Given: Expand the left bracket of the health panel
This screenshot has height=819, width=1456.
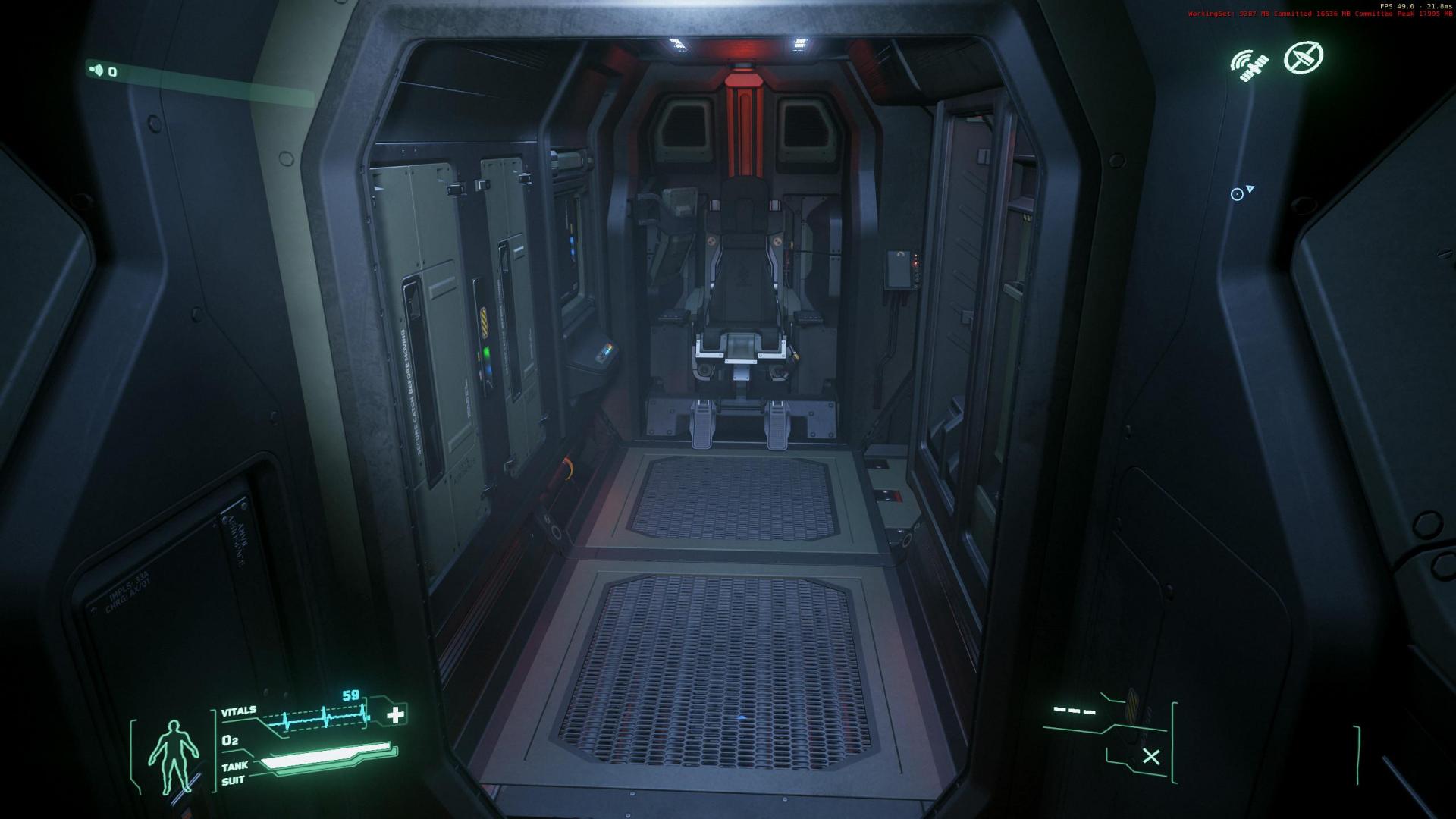Looking at the screenshot, I should click(x=133, y=751).
